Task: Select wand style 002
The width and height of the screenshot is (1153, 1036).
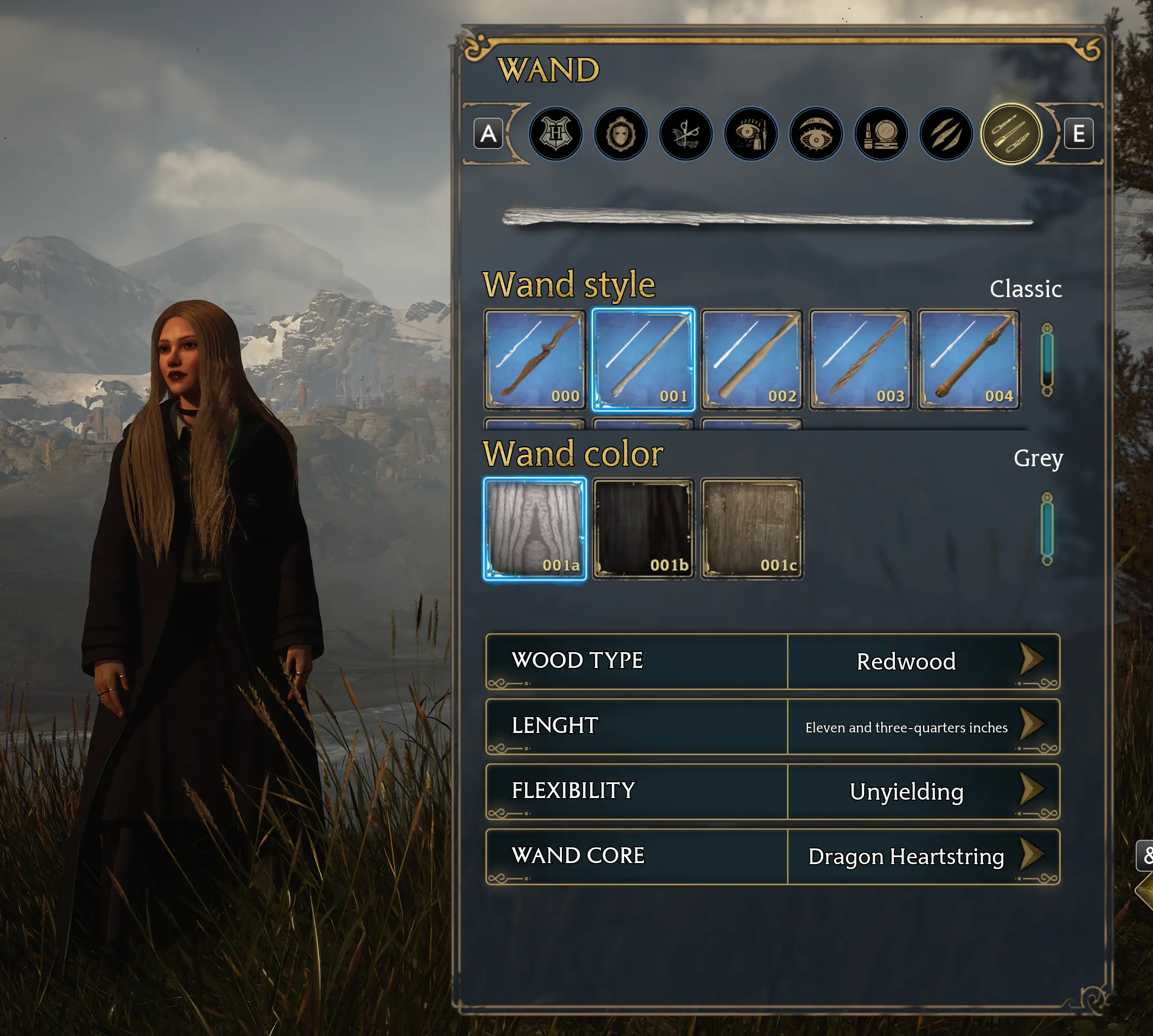Action: (x=752, y=360)
